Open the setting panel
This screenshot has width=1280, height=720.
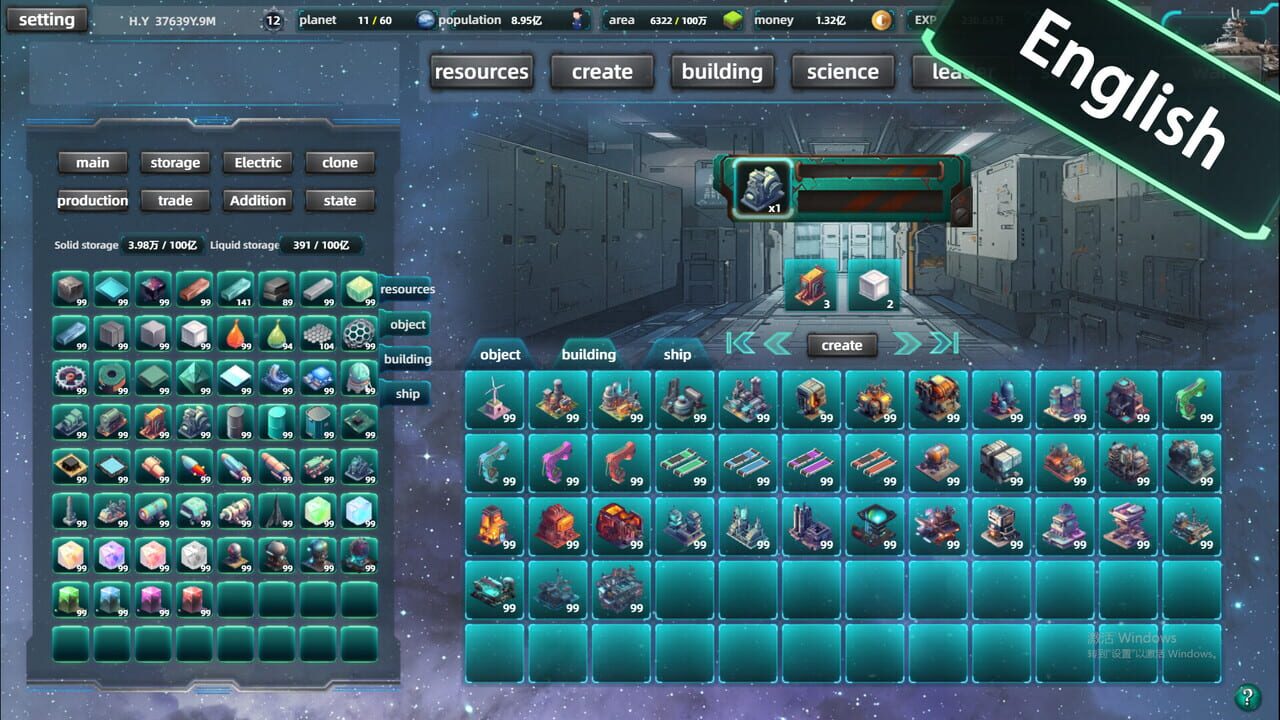point(46,19)
